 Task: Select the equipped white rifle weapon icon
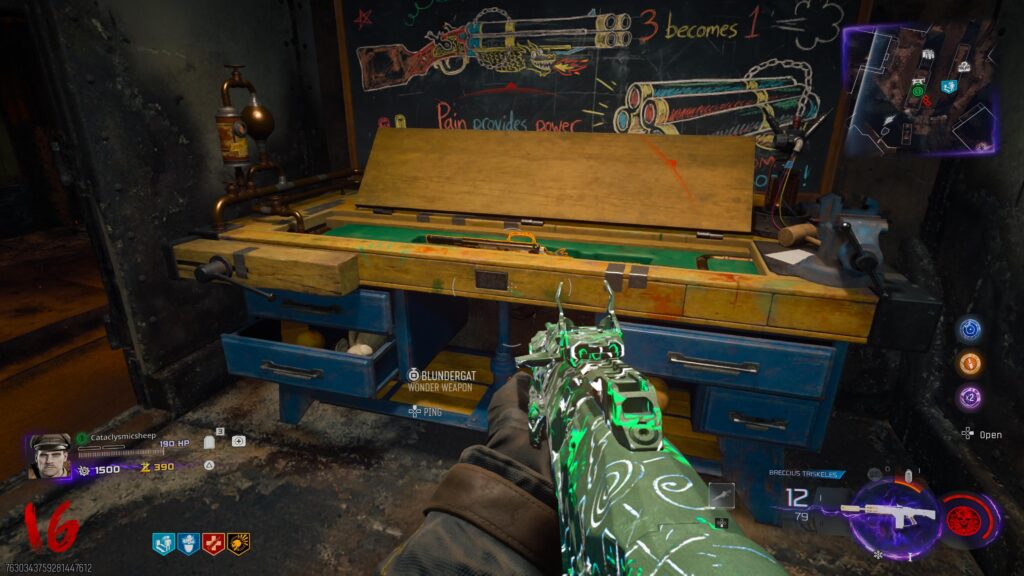[x=888, y=514]
